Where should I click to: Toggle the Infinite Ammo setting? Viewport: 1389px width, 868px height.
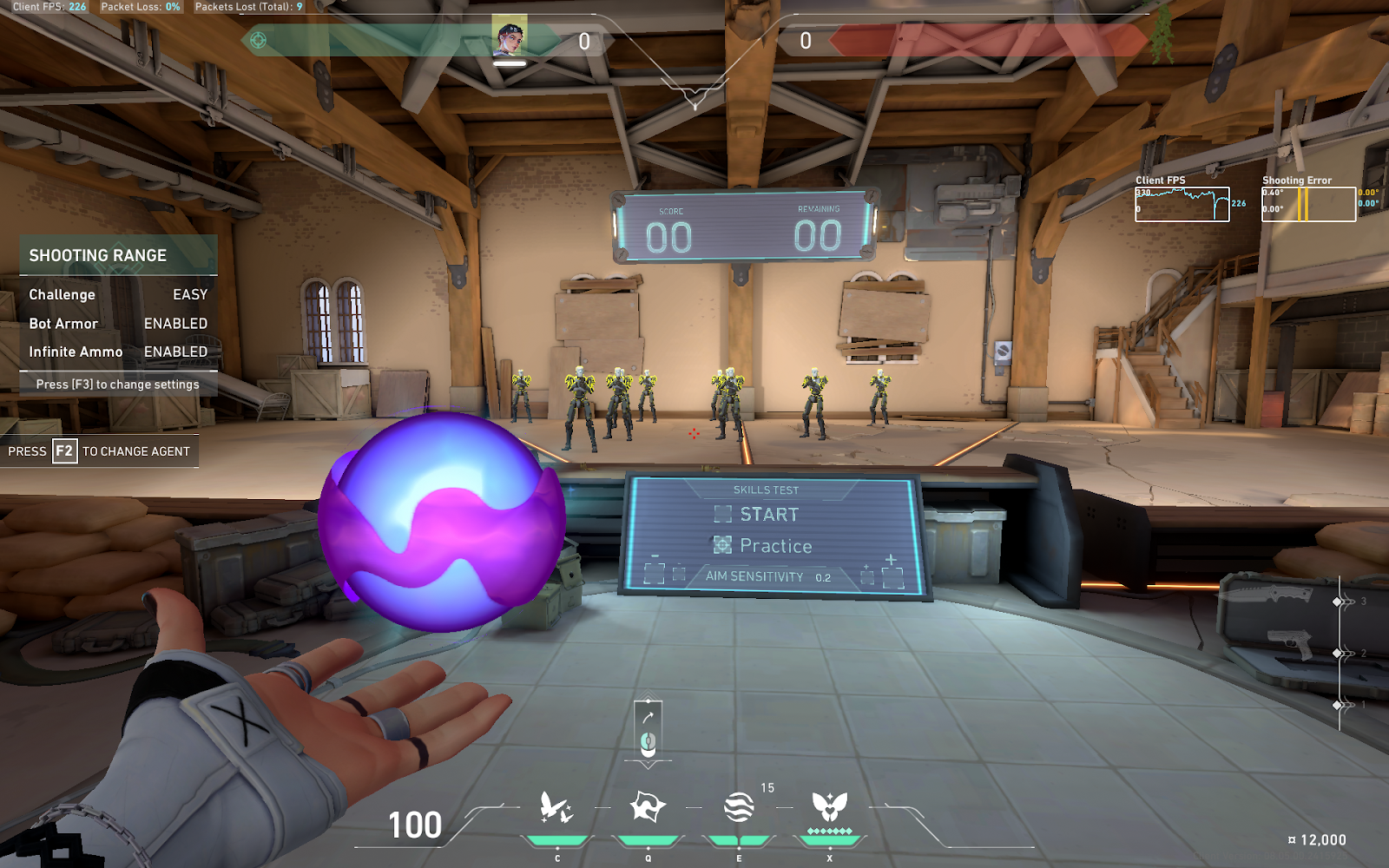point(118,352)
